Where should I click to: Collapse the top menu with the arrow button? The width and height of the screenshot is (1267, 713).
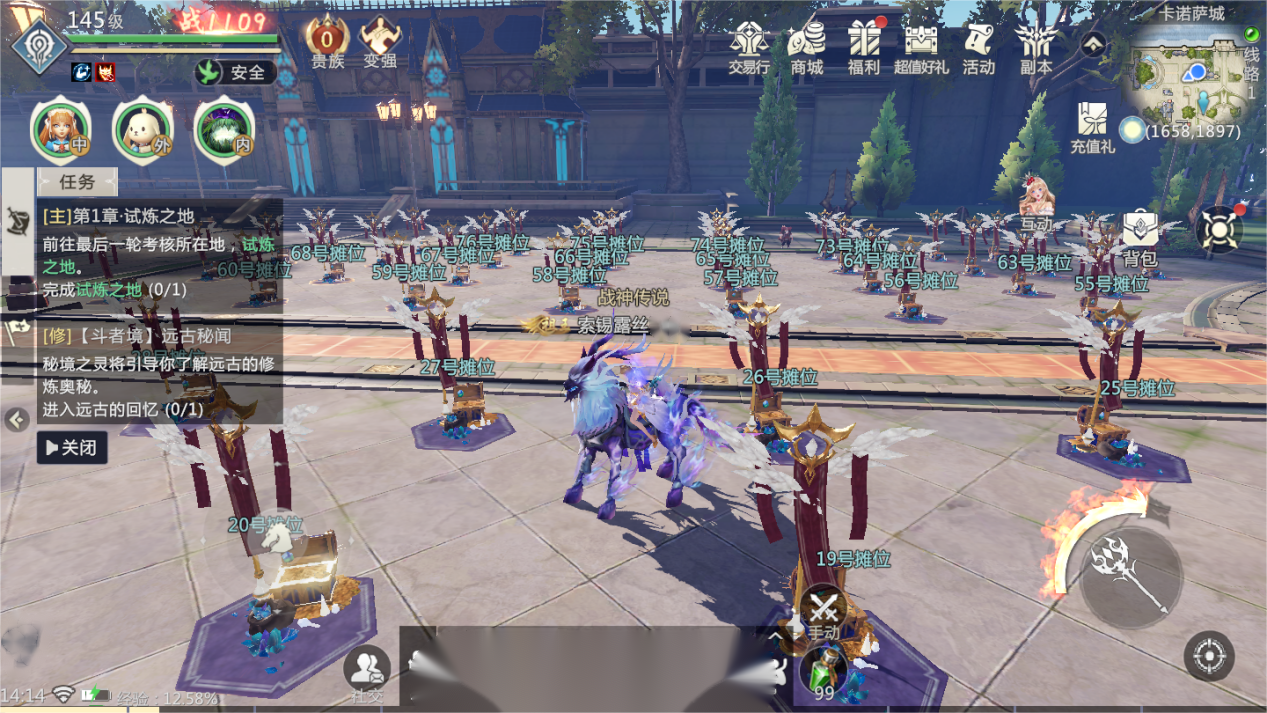1094,45
